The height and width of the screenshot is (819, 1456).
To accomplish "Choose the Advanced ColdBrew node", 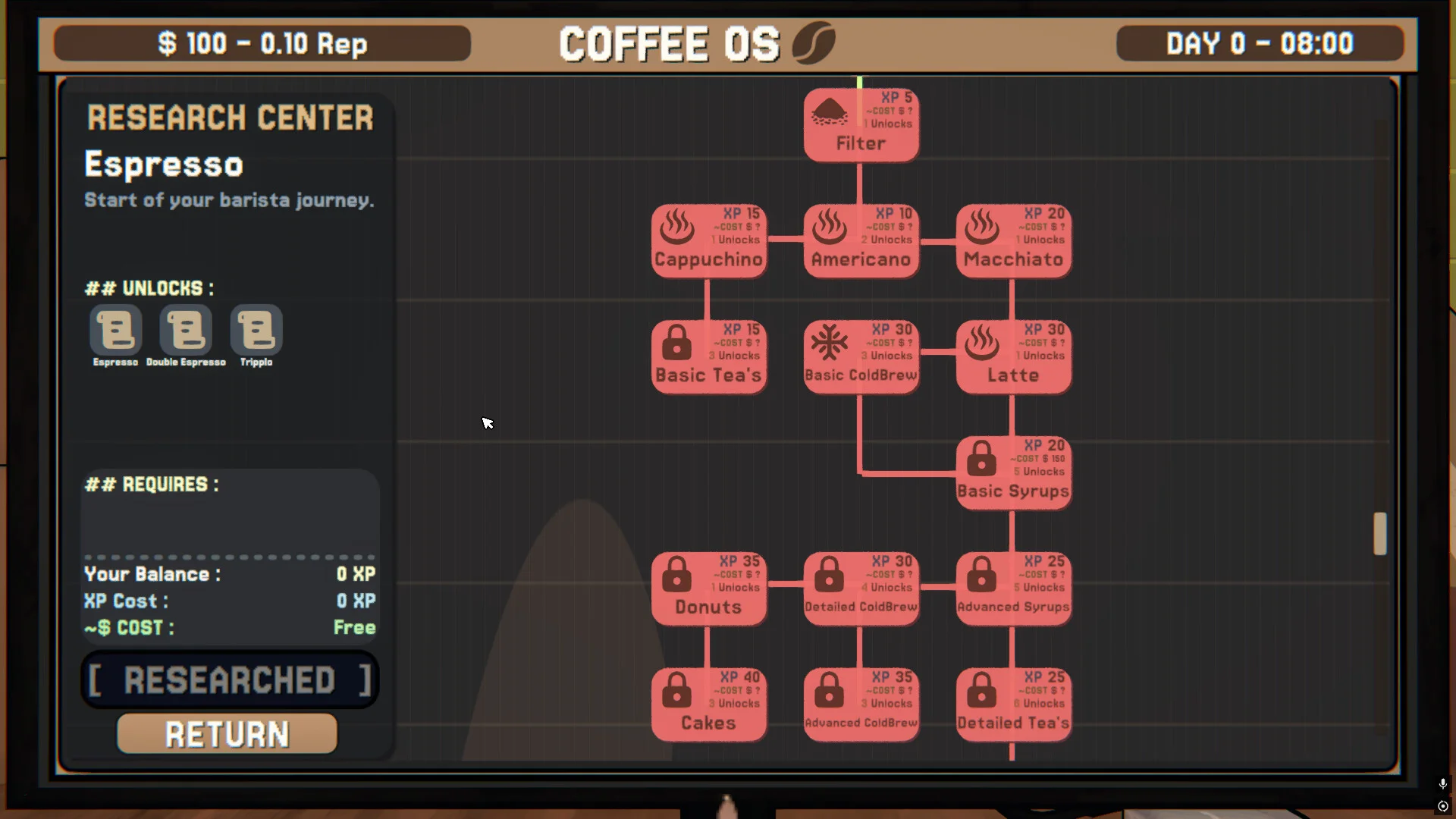I will tap(861, 705).
